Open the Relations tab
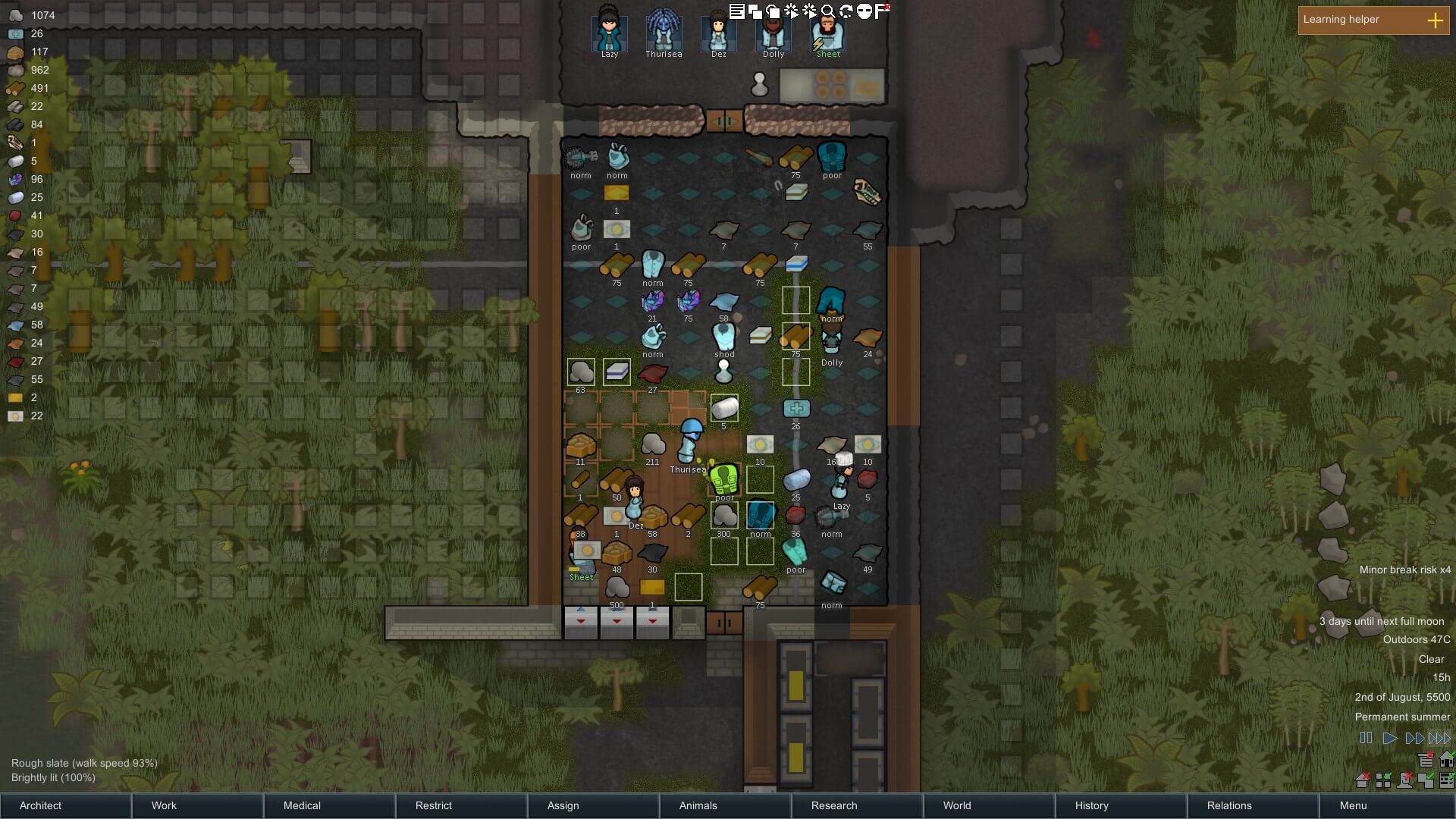 click(x=1253, y=805)
